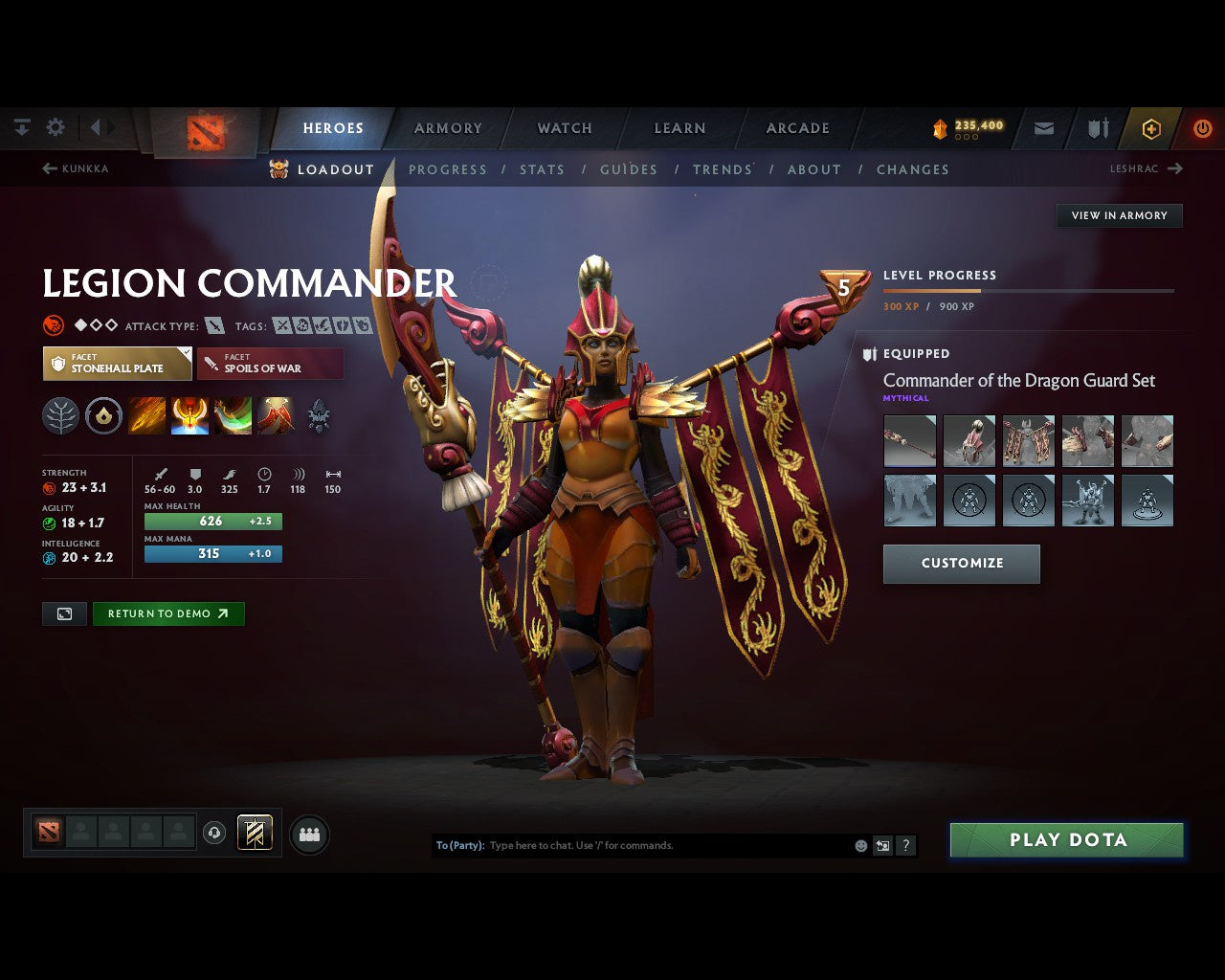Select the Overwhelming Odds ability icon
The image size is (1225, 980).
(x=146, y=415)
